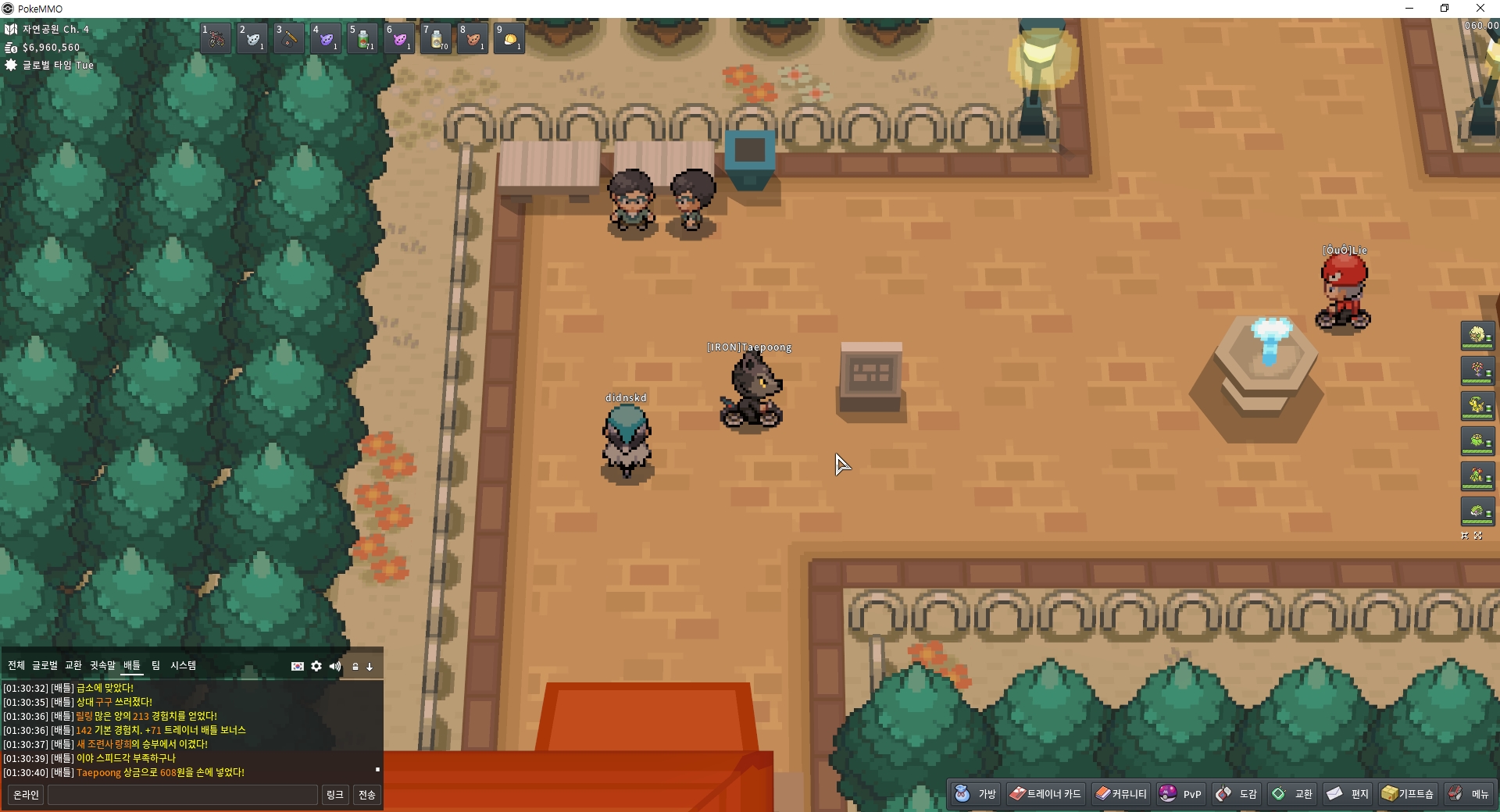The height and width of the screenshot is (812, 1500).
Task: Switch chat to the 시스템 tab
Action: tap(183, 665)
